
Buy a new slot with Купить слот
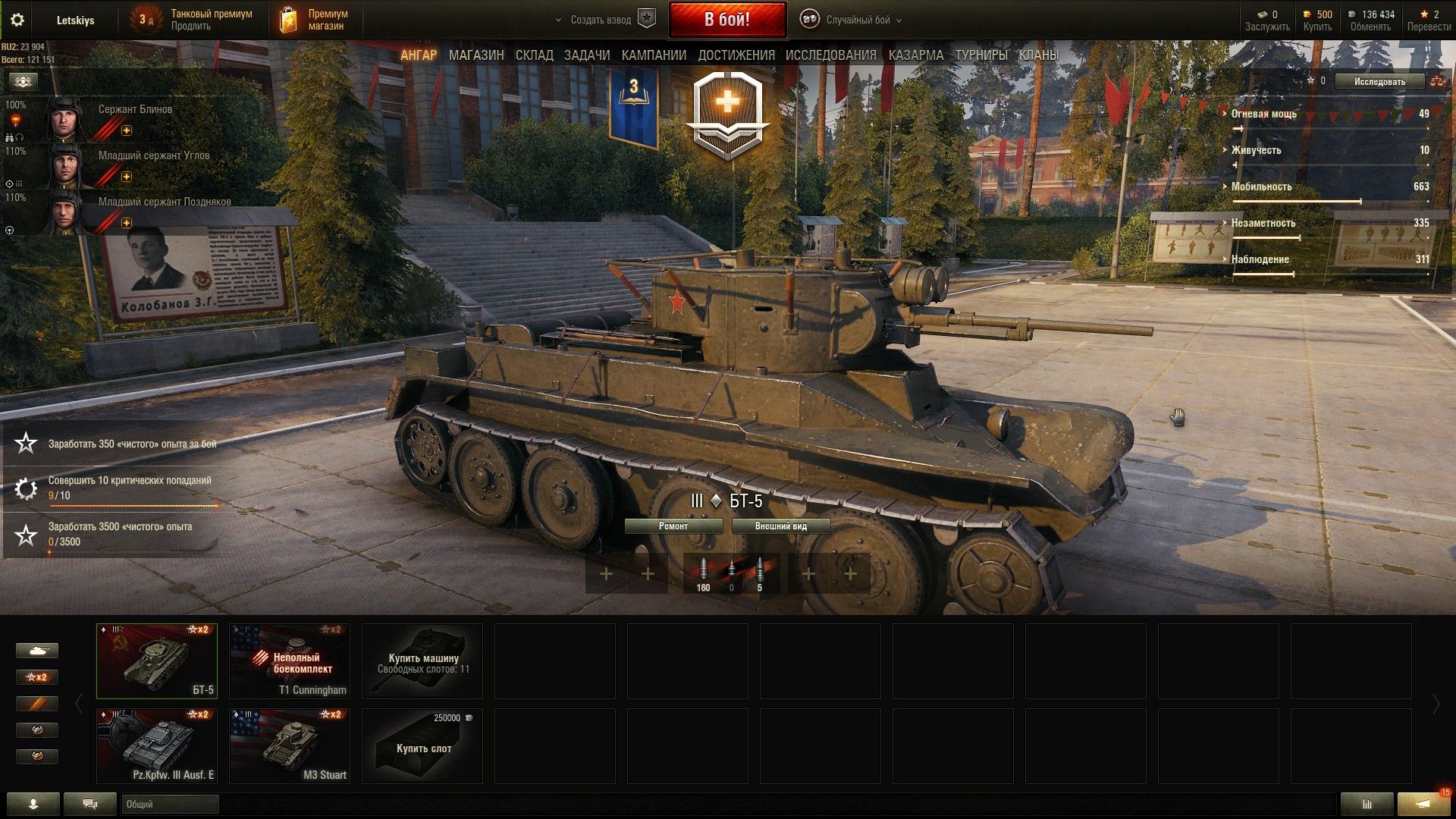coord(422,745)
